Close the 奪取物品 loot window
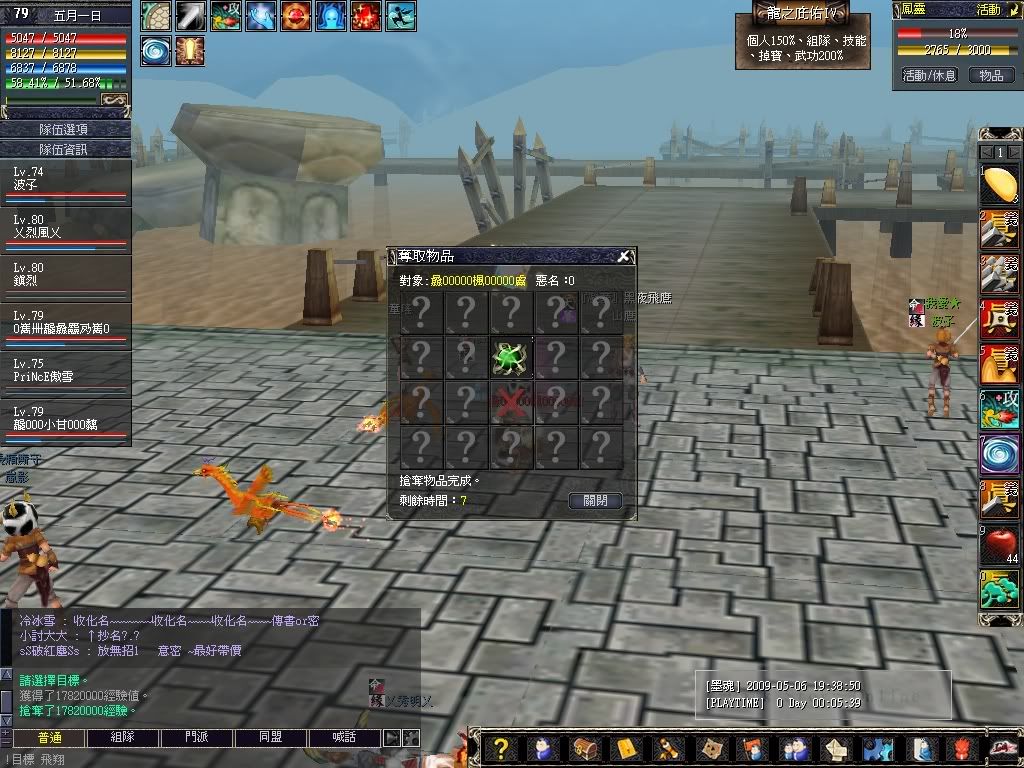Viewport: 1024px width, 768px height. coord(623,256)
